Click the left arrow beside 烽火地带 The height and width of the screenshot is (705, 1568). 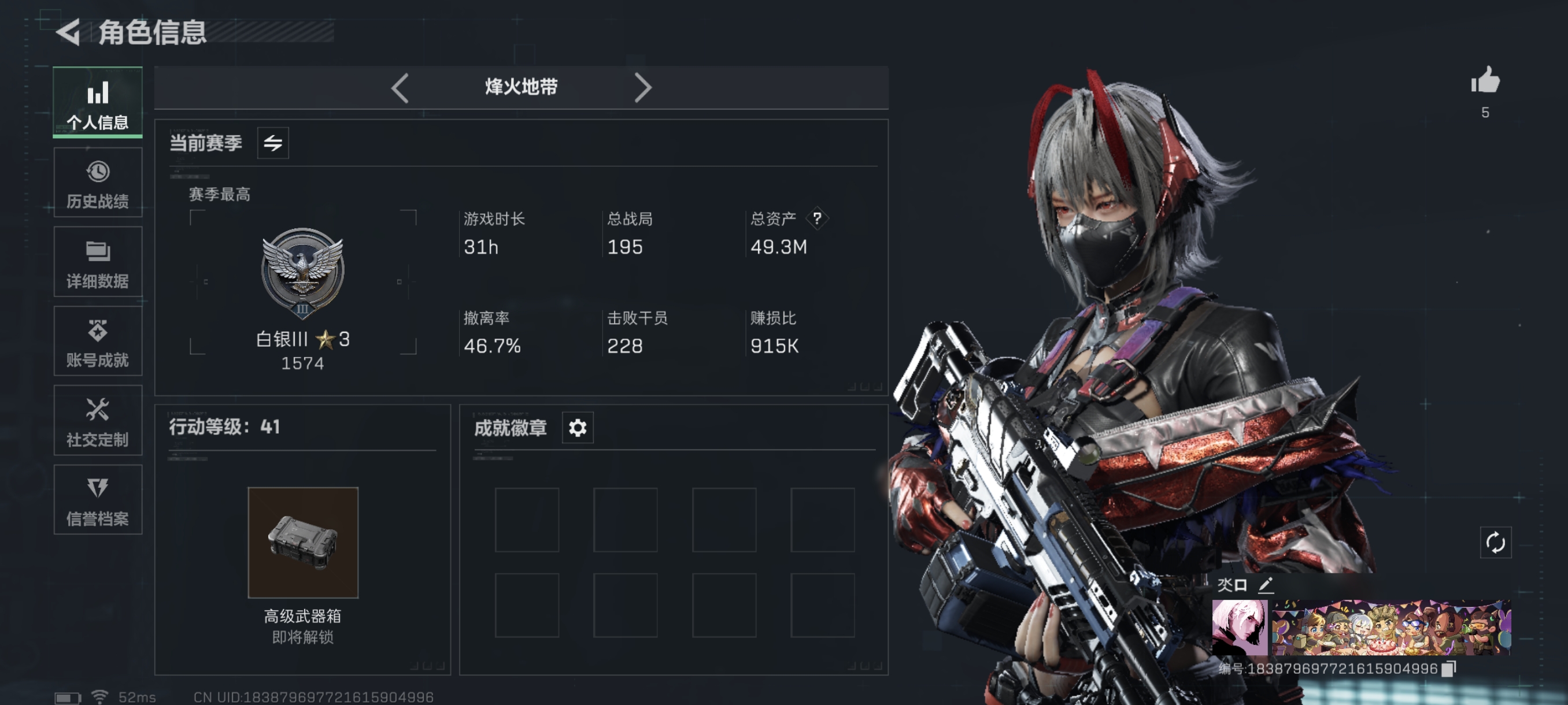coord(400,88)
